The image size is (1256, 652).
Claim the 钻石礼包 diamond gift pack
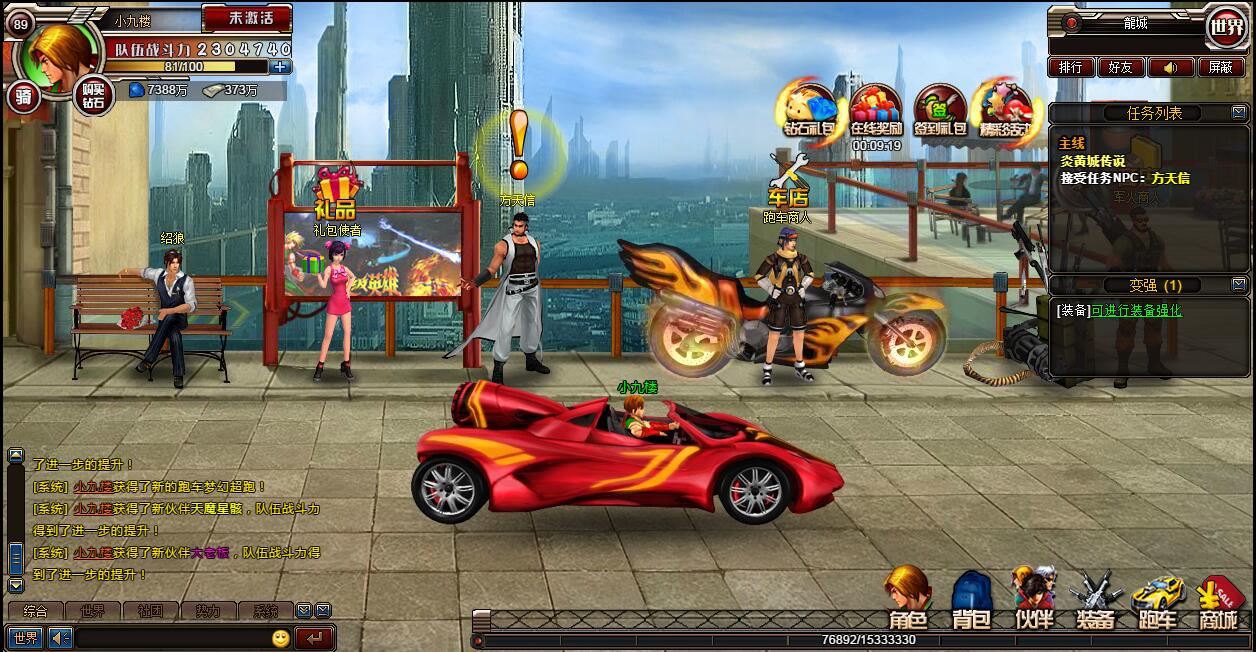click(x=808, y=108)
